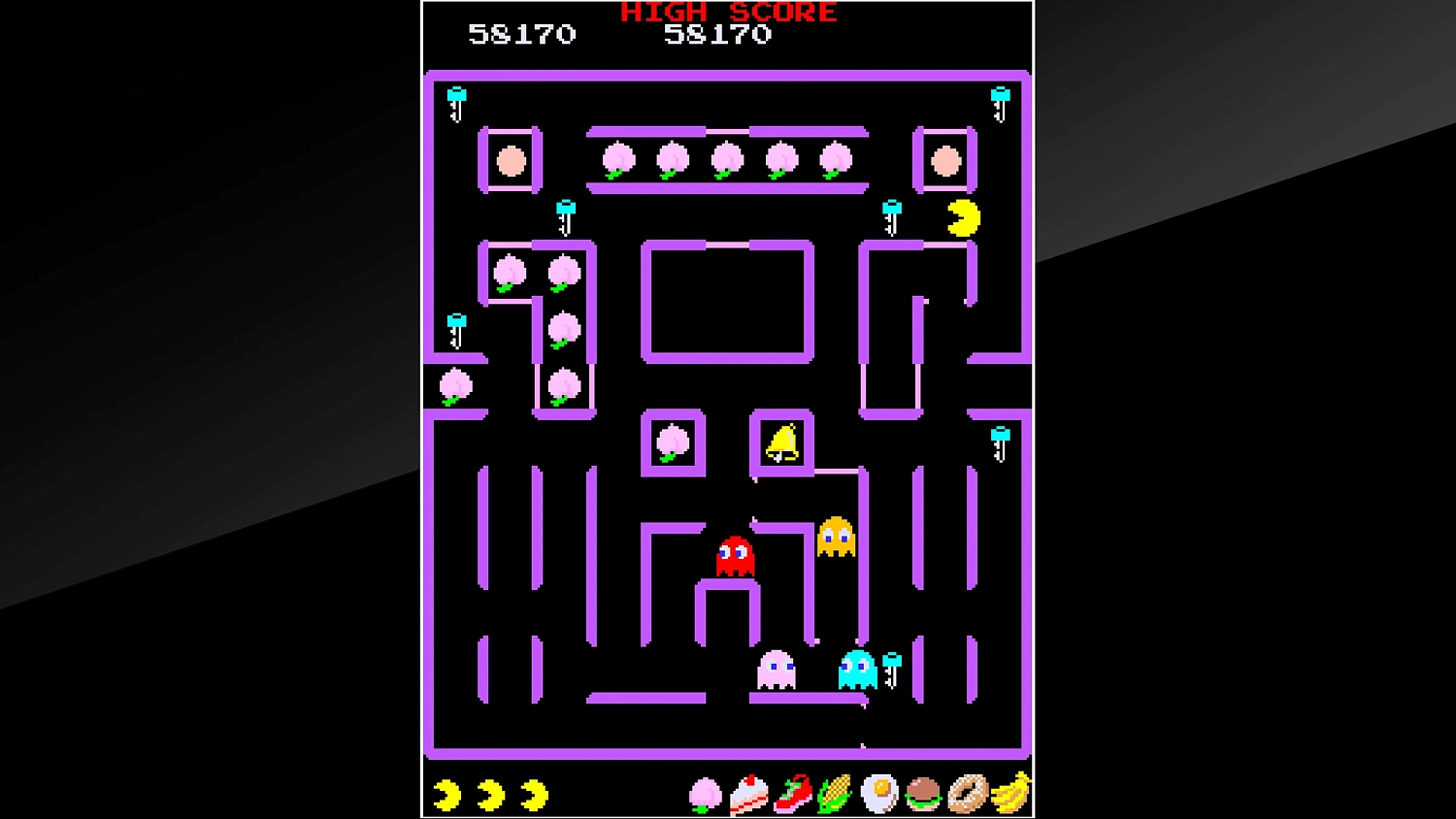This screenshot has height=819, width=1456.
Task: Click the red ghost Blinky in the maze
Action: tap(735, 553)
